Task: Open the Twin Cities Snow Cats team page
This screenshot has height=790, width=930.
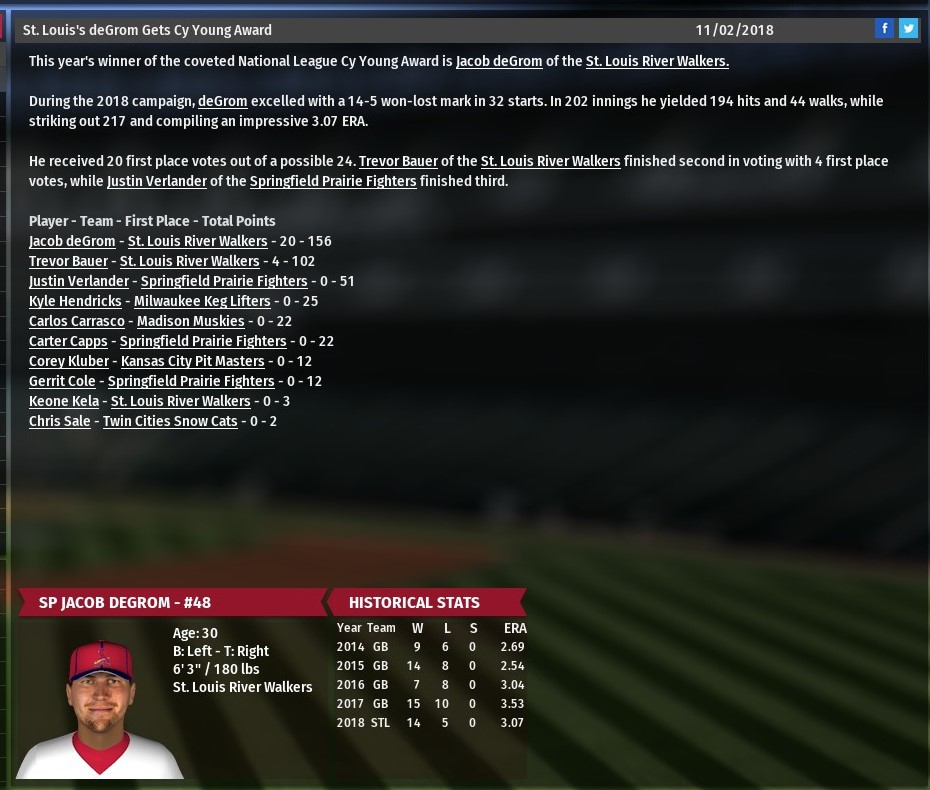Action: click(x=170, y=421)
